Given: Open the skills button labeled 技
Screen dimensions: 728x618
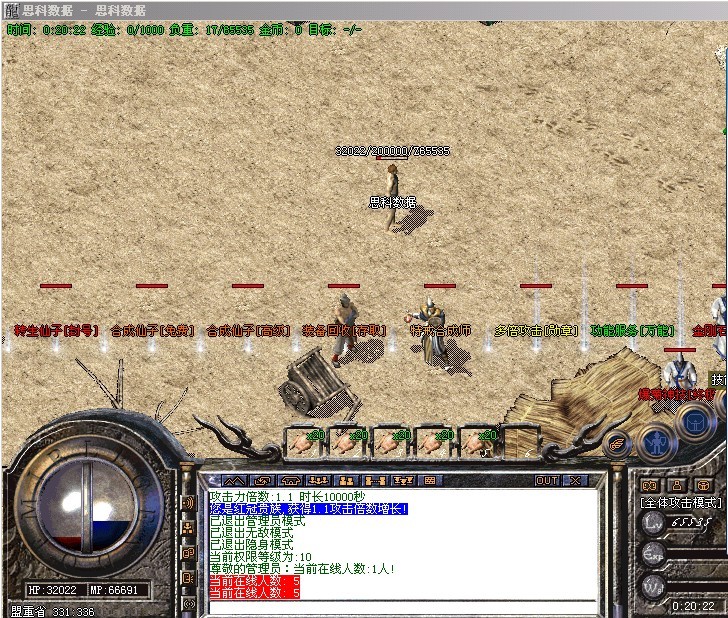Looking at the screenshot, I should click(x=718, y=380).
